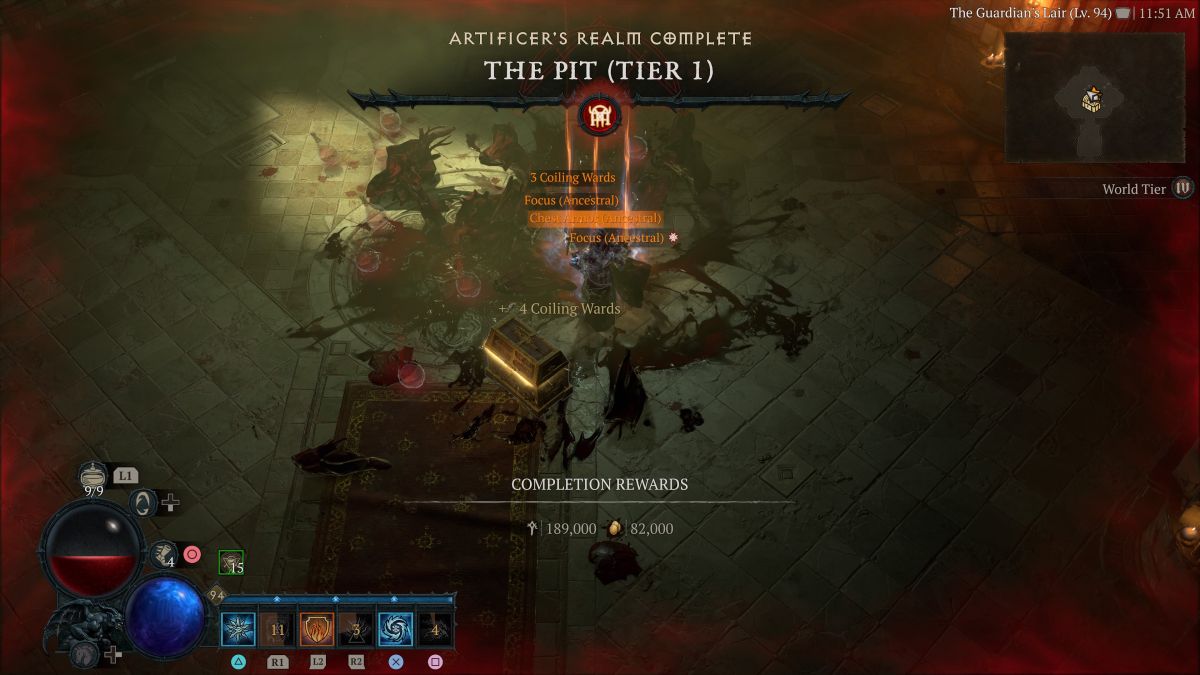Screen dimensions: 1200x675
Task: Select the skill slot showing 11 cooldown
Action: tap(277, 630)
